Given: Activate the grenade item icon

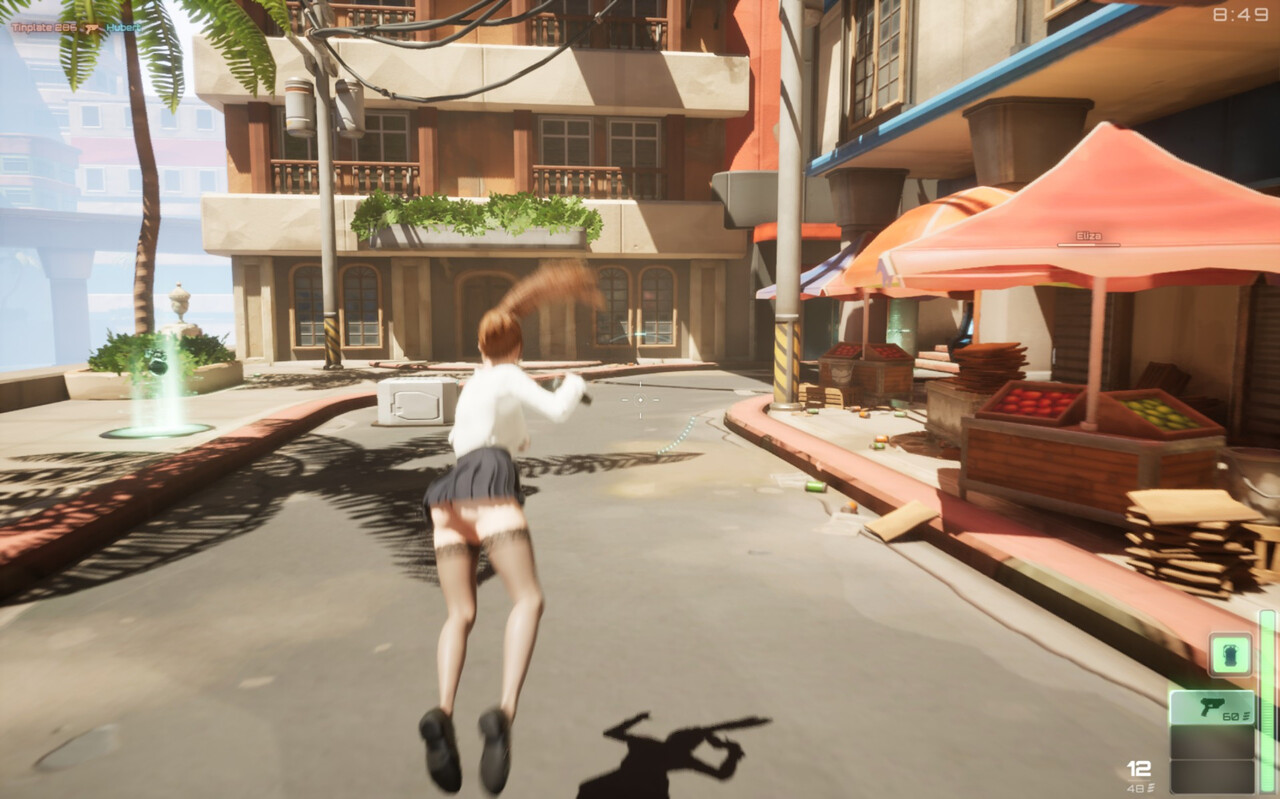Looking at the screenshot, I should click(x=1230, y=654).
